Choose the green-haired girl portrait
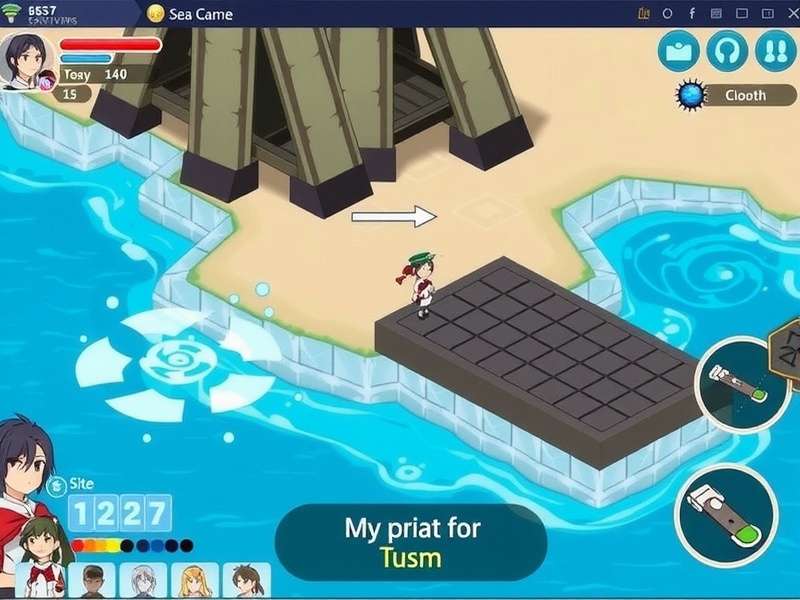The width and height of the screenshot is (800, 600). click(x=40, y=560)
